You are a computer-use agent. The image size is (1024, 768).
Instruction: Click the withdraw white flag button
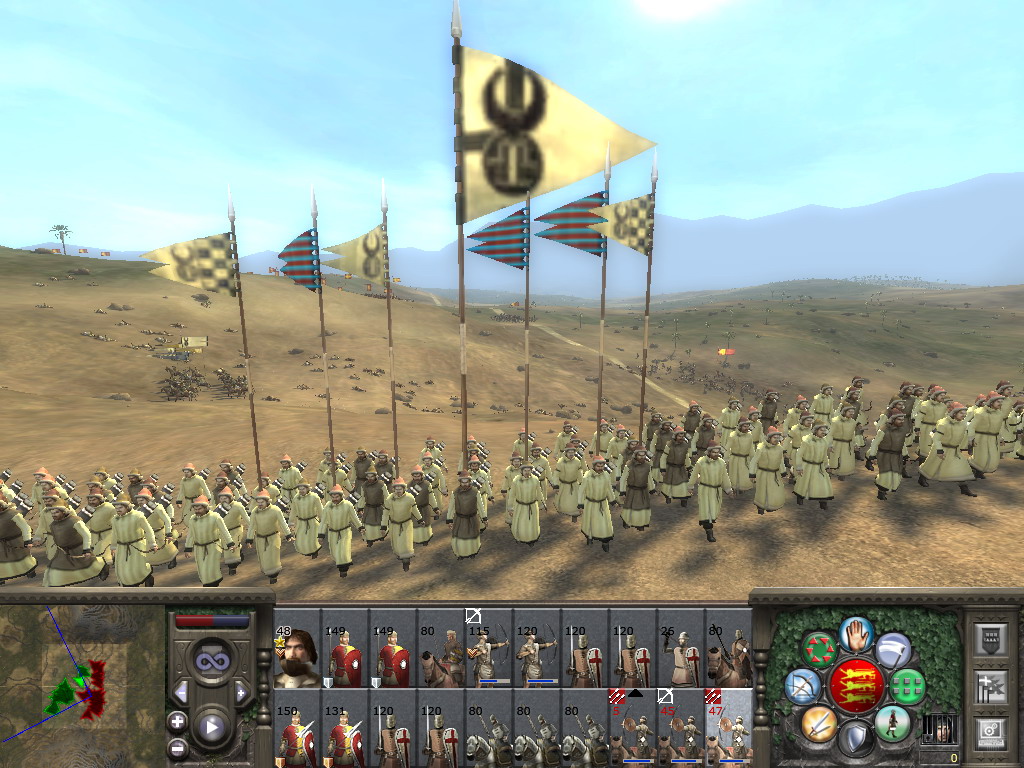point(893,651)
